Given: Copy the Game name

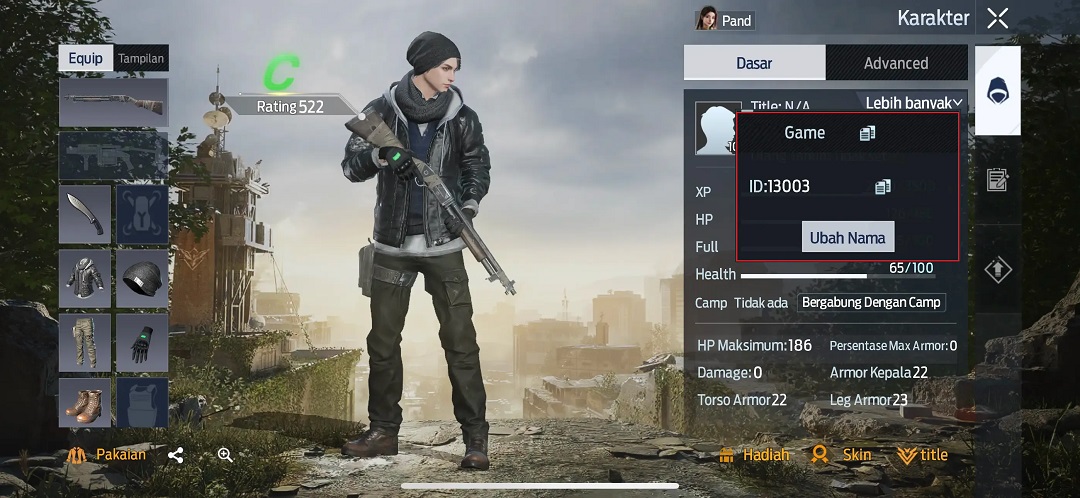Looking at the screenshot, I should pos(866,133).
